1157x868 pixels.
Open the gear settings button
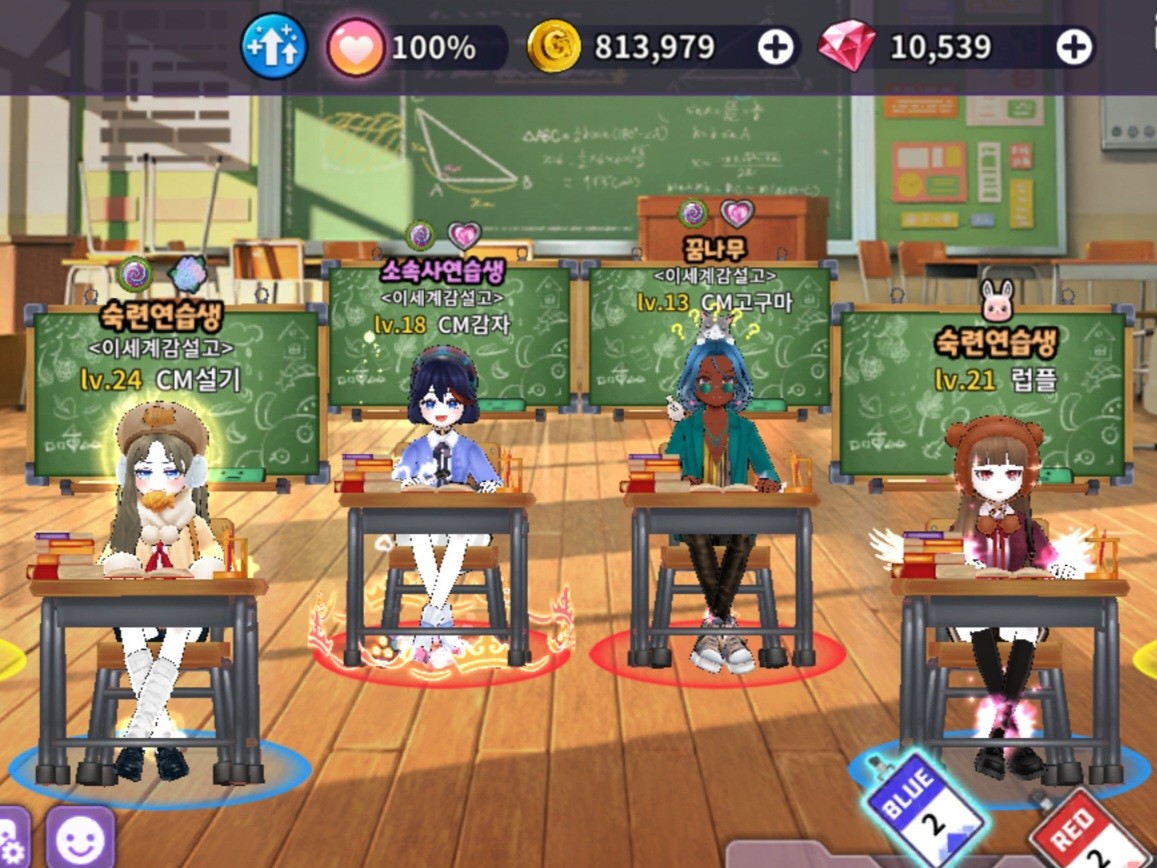point(12,840)
